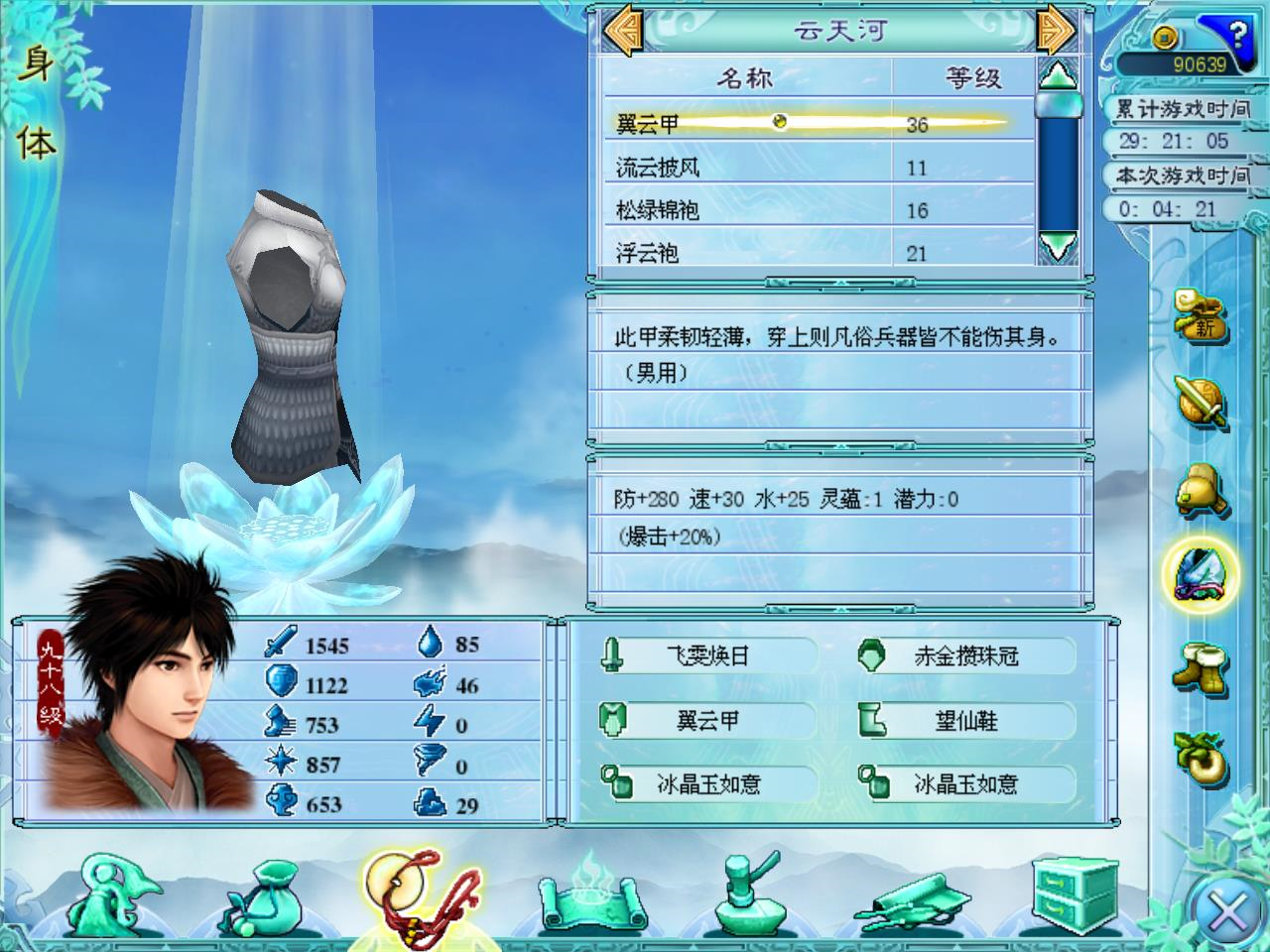Open the boots equipment category
The image size is (1270, 952).
point(1200,666)
